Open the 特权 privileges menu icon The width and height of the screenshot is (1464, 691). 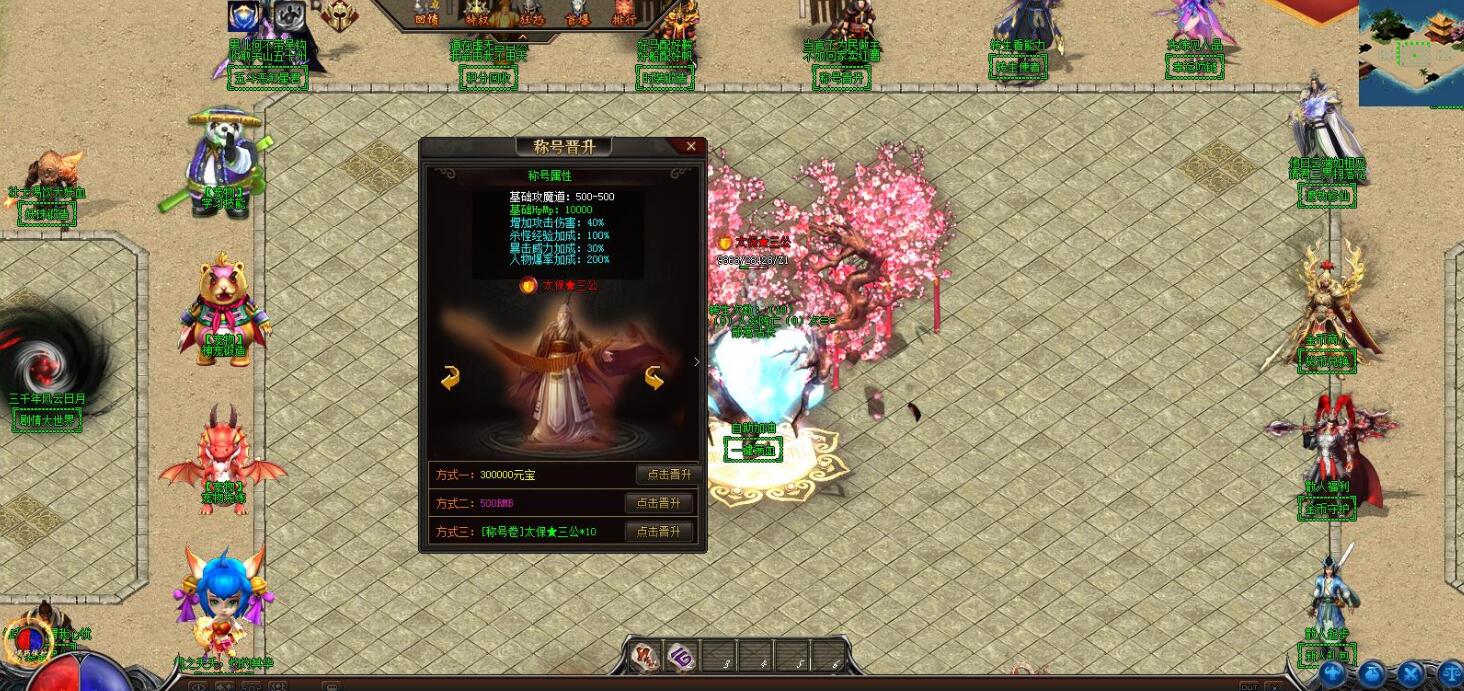477,13
